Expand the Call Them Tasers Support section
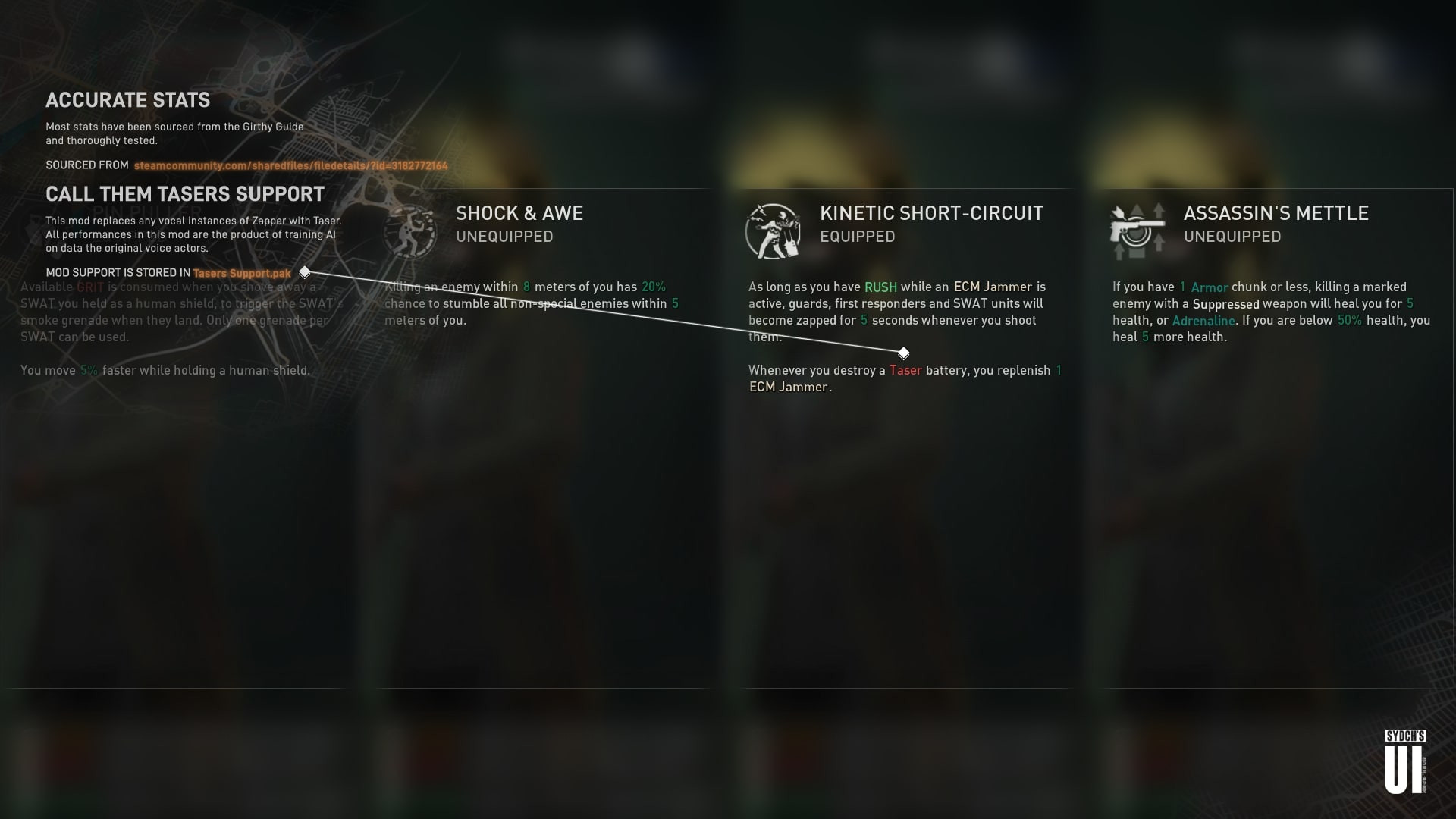1456x819 pixels. 186,194
